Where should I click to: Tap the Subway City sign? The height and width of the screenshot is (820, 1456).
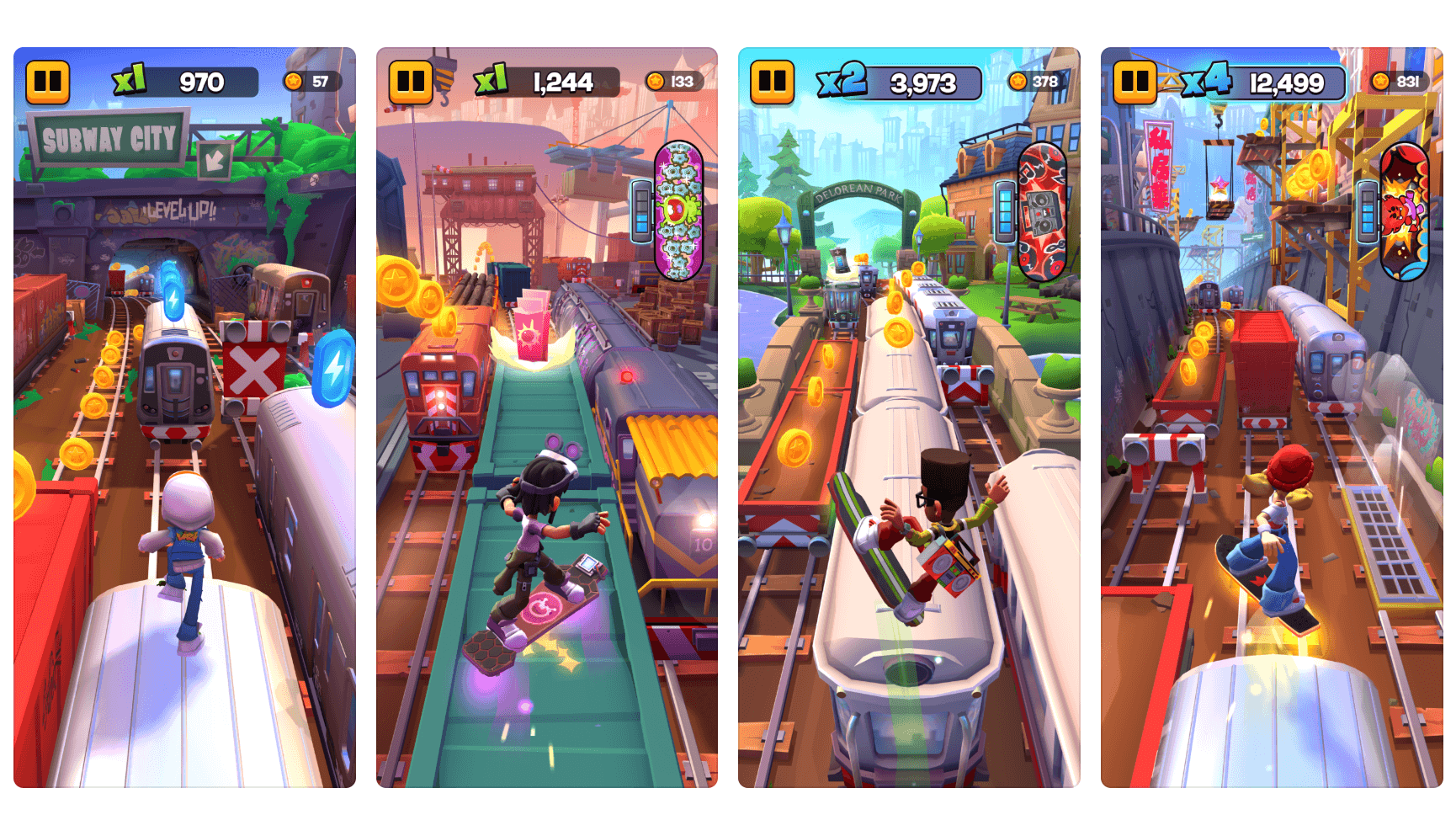(x=109, y=139)
